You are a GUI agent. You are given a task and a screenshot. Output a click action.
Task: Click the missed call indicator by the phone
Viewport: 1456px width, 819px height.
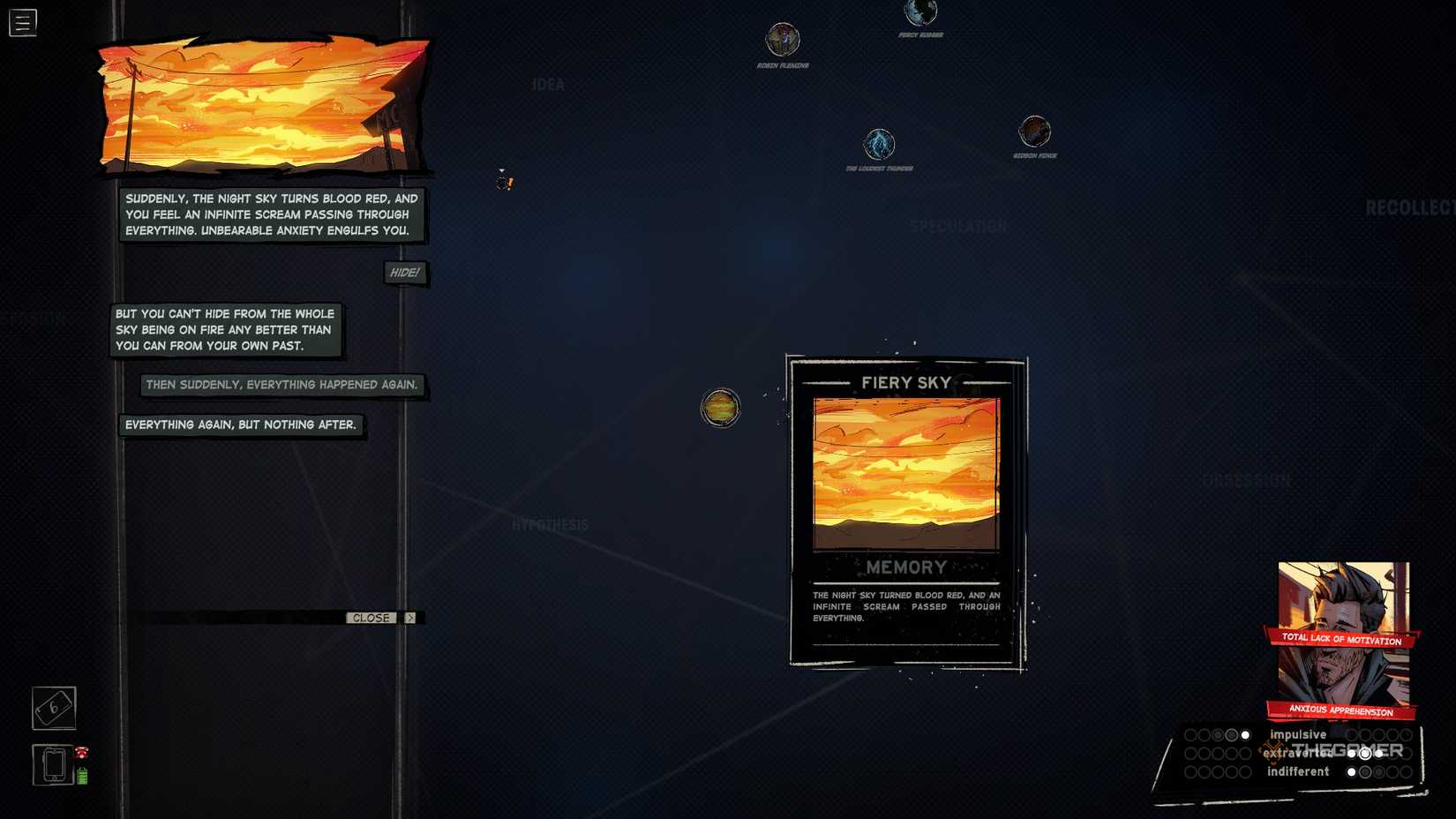click(80, 752)
